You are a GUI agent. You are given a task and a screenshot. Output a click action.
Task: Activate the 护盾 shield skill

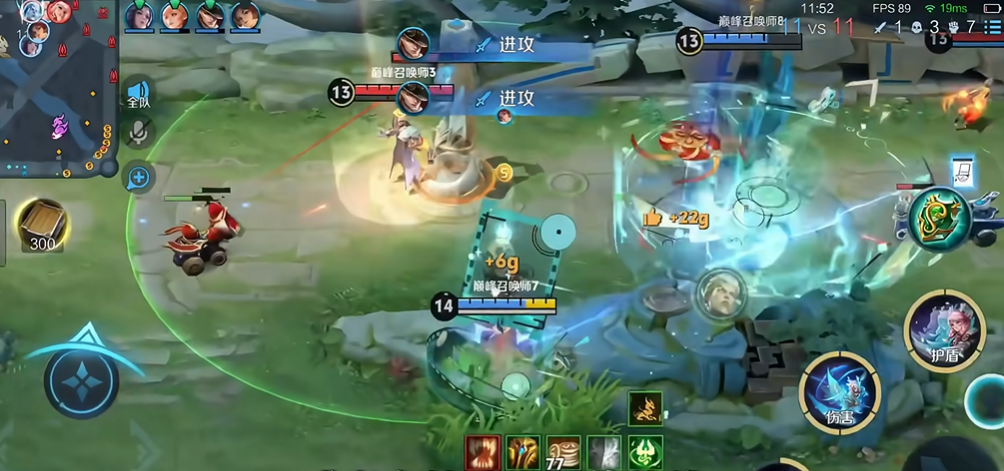coord(944,328)
